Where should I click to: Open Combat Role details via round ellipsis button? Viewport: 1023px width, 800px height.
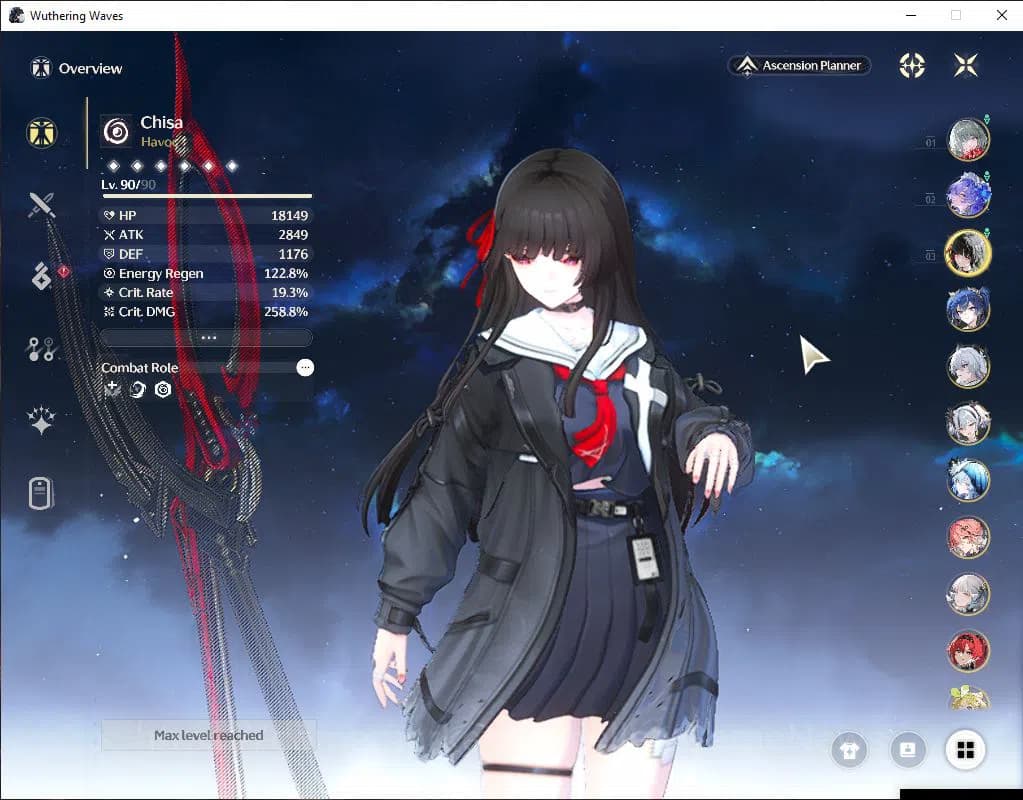[x=305, y=368]
